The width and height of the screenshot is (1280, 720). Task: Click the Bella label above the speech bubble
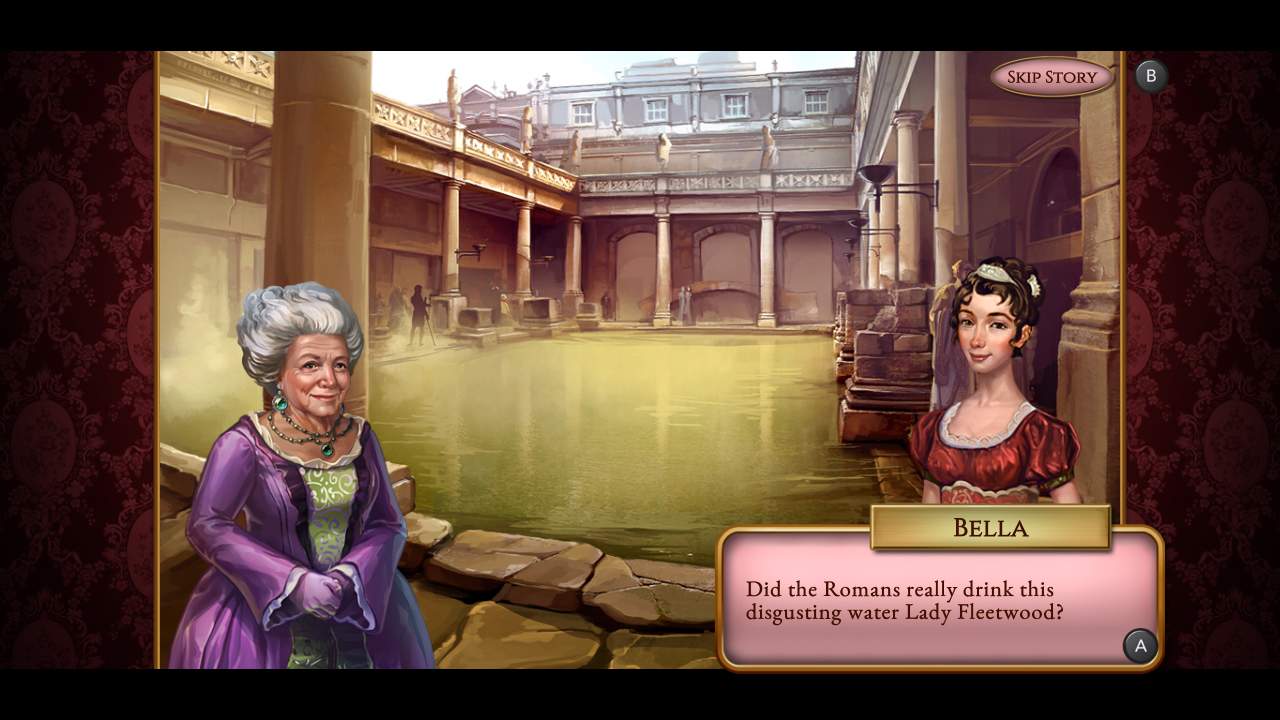click(990, 528)
